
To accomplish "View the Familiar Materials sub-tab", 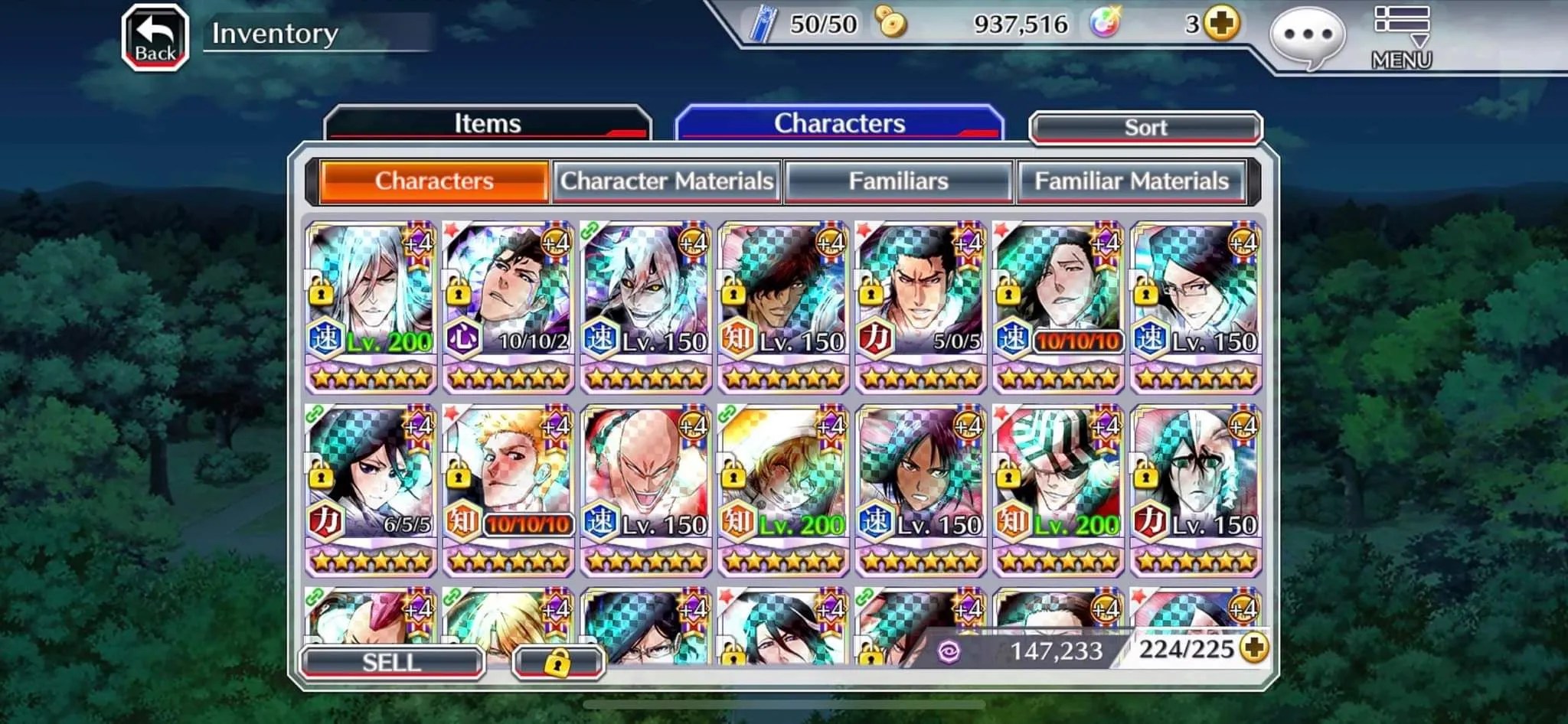I will [1131, 181].
